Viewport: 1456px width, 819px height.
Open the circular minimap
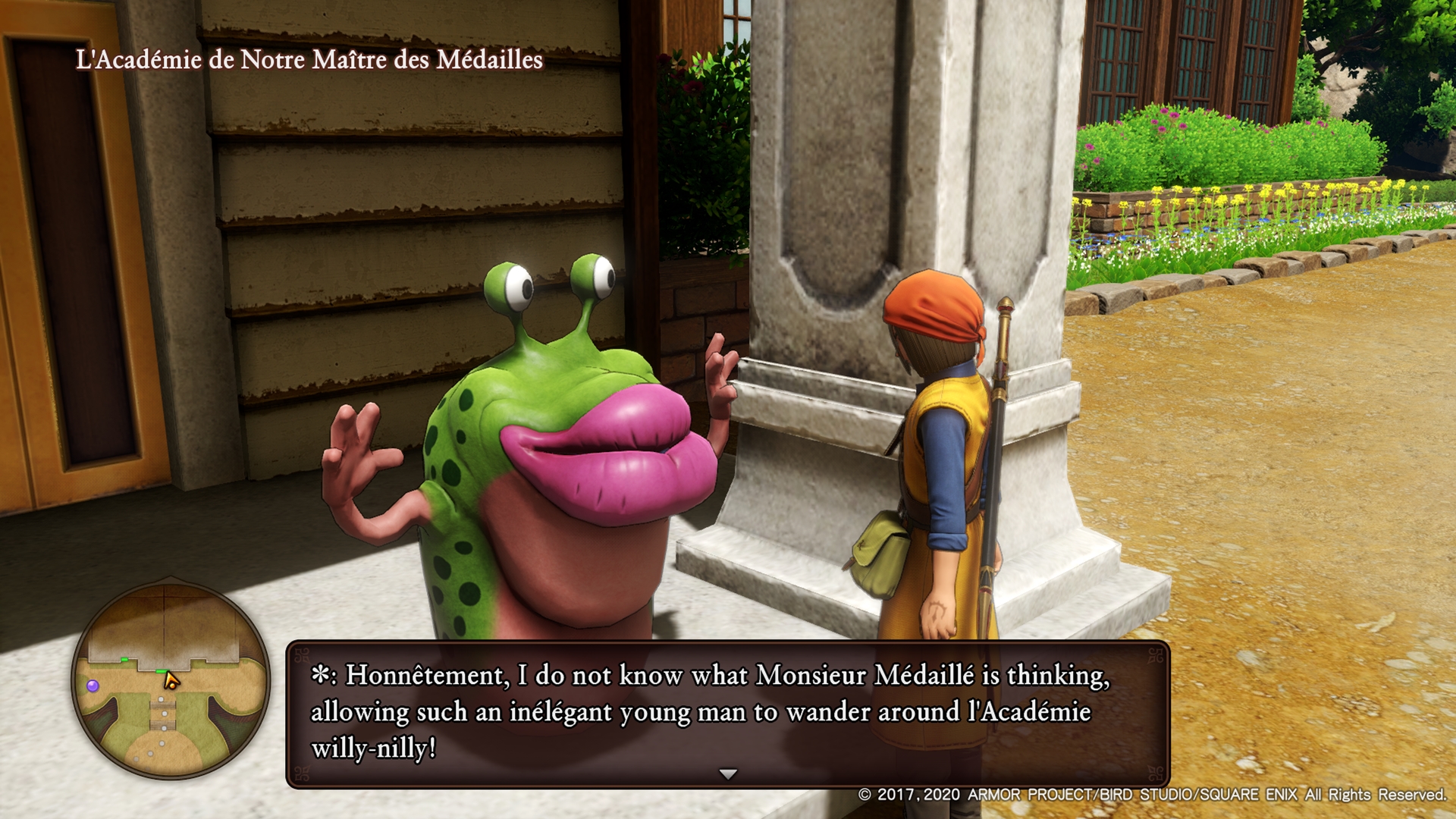pos(171,680)
